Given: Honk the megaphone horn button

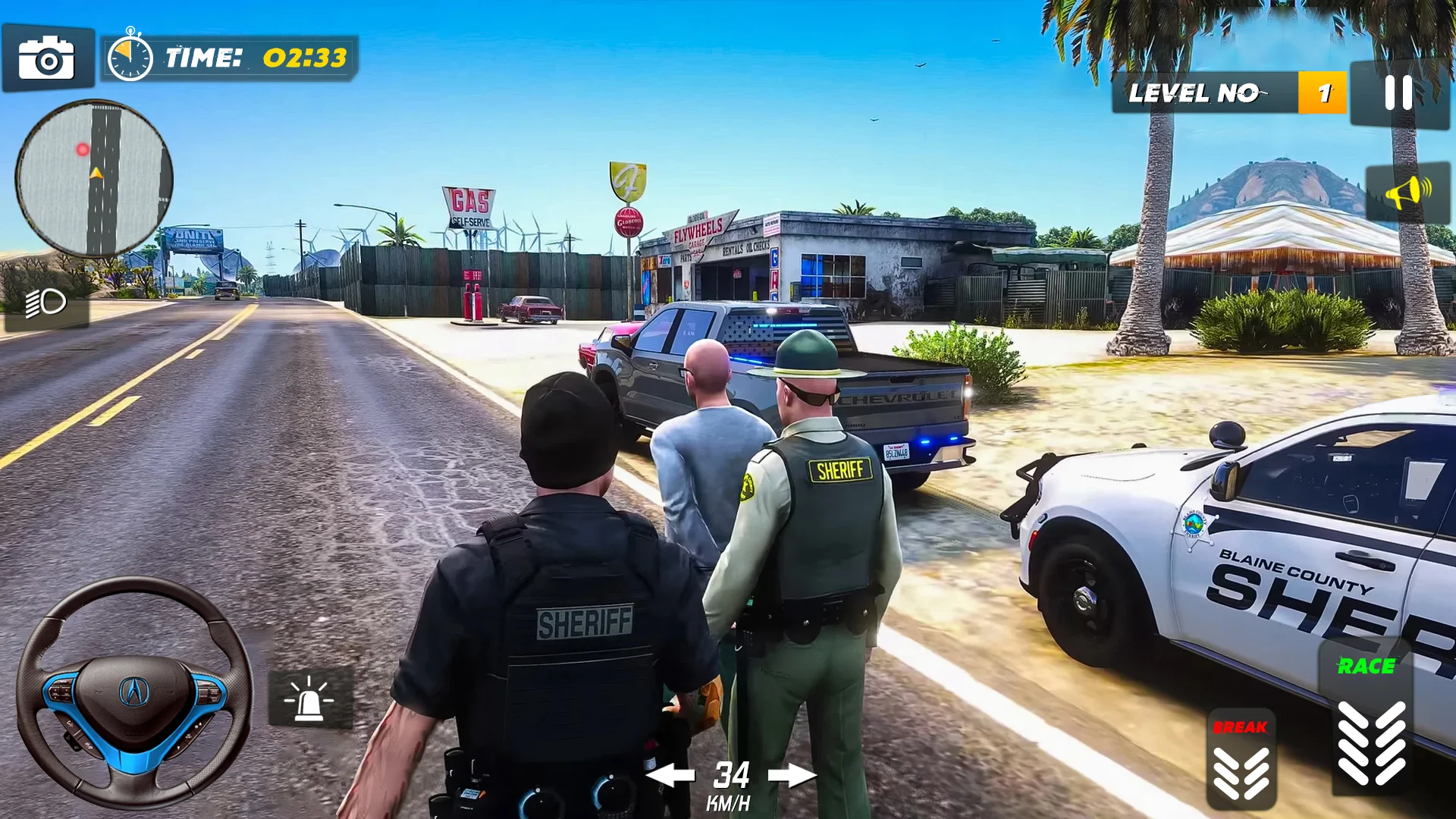Looking at the screenshot, I should click(x=1407, y=192).
